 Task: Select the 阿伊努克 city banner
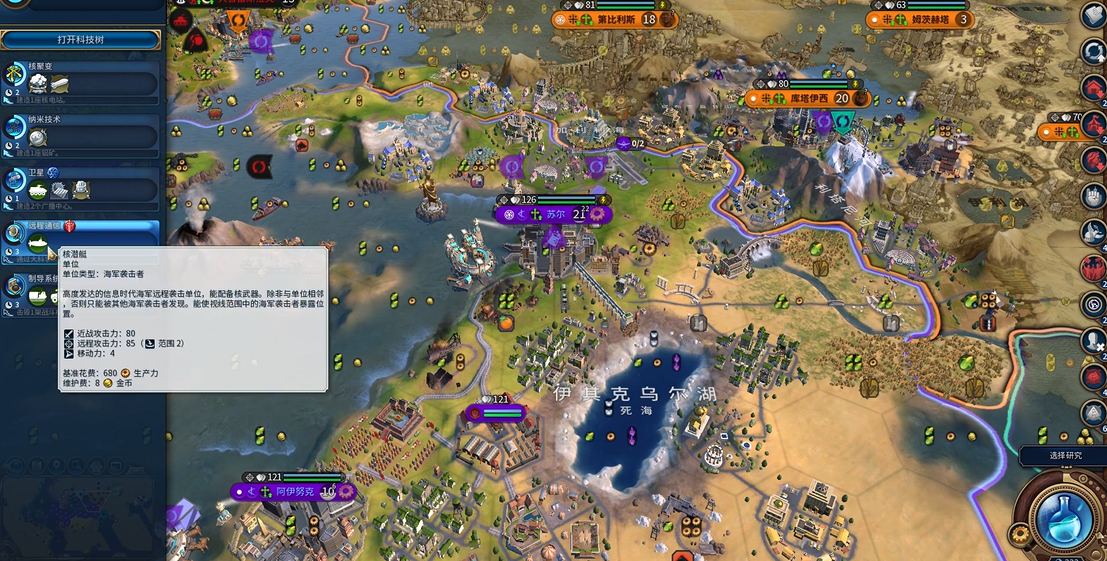point(294,492)
